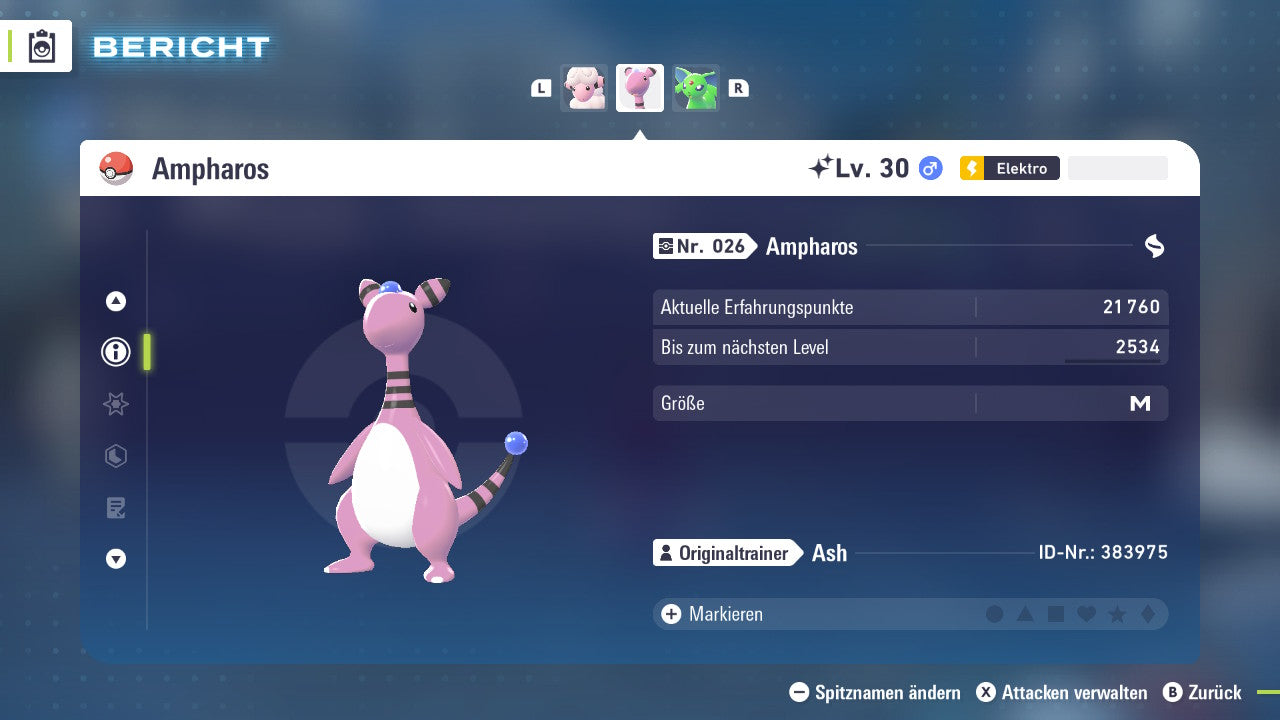The width and height of the screenshot is (1280, 720).
Task: Toggle the circle marking
Action: (x=994, y=614)
